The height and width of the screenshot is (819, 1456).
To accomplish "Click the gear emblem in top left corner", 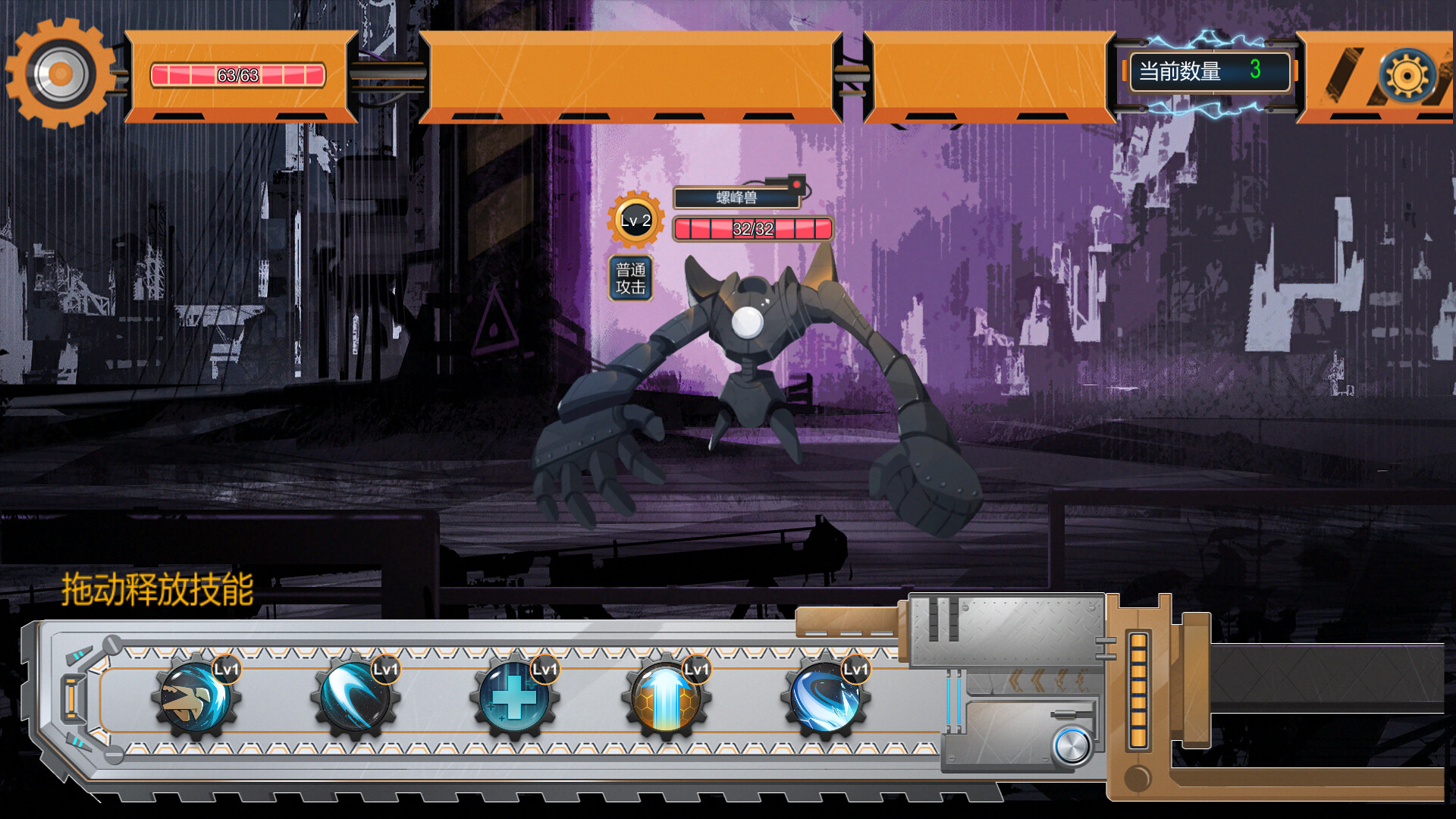I will pos(59,76).
